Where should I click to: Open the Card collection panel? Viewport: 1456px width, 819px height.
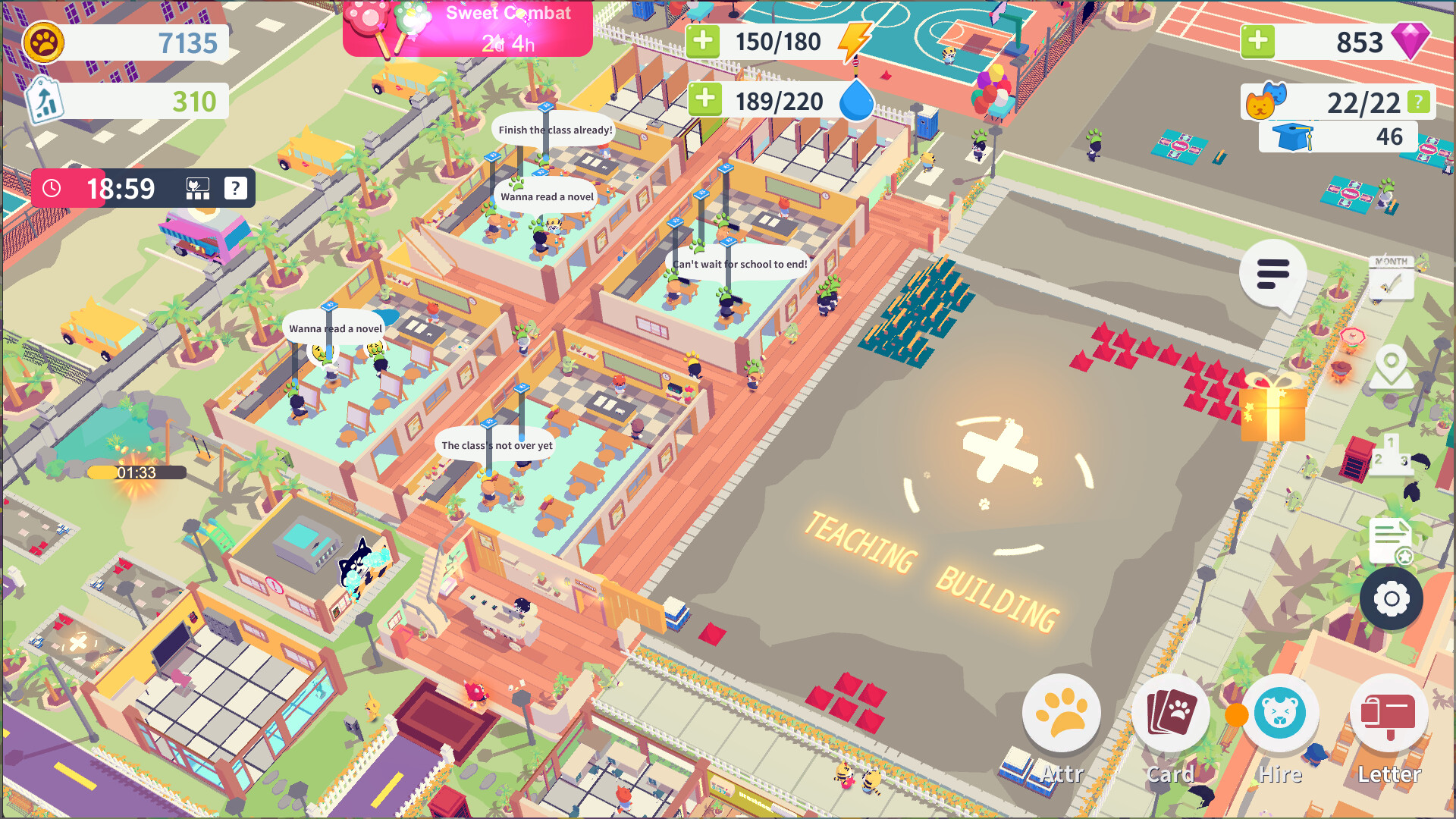coord(1171,713)
